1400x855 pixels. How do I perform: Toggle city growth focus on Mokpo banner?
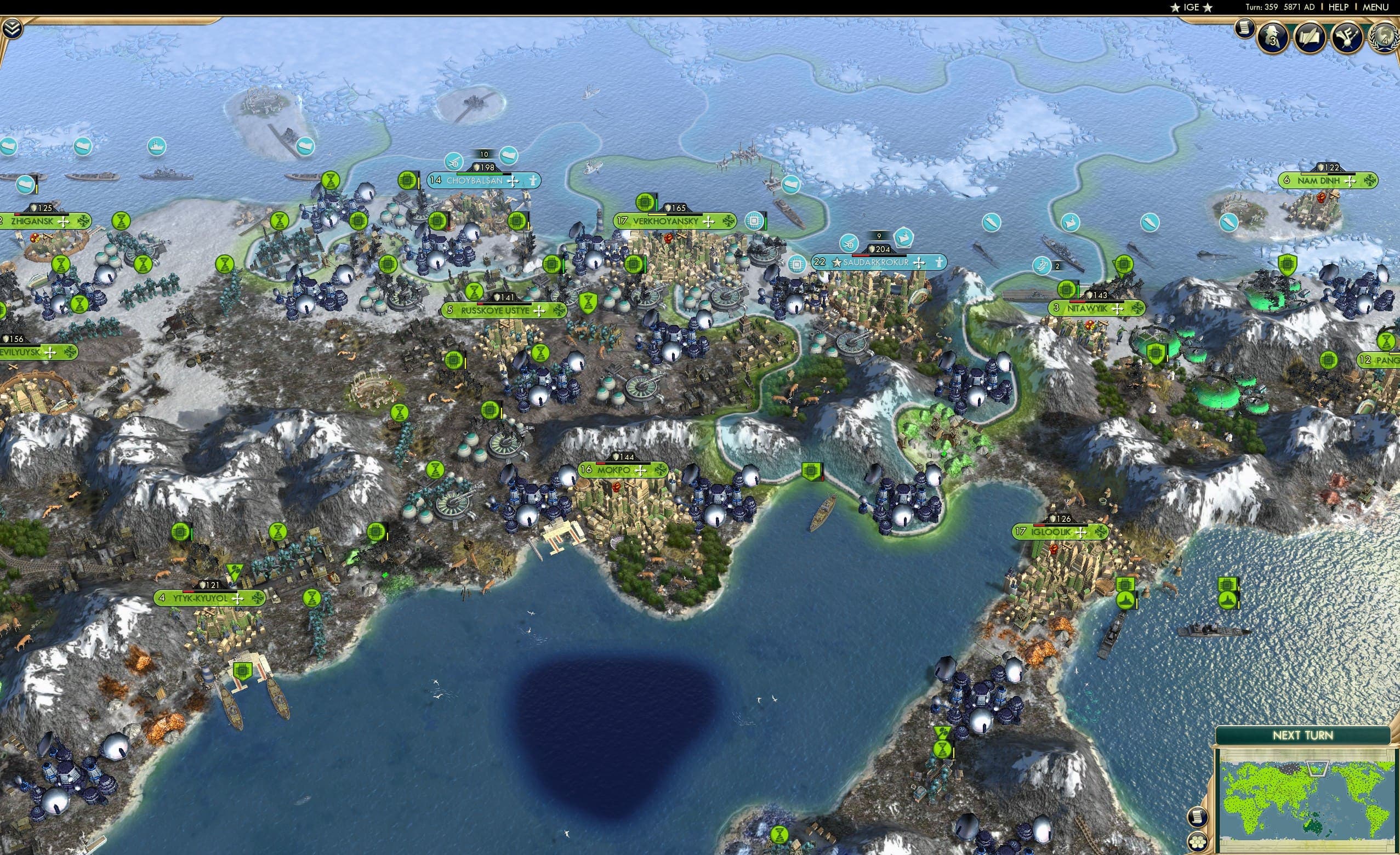tap(642, 470)
